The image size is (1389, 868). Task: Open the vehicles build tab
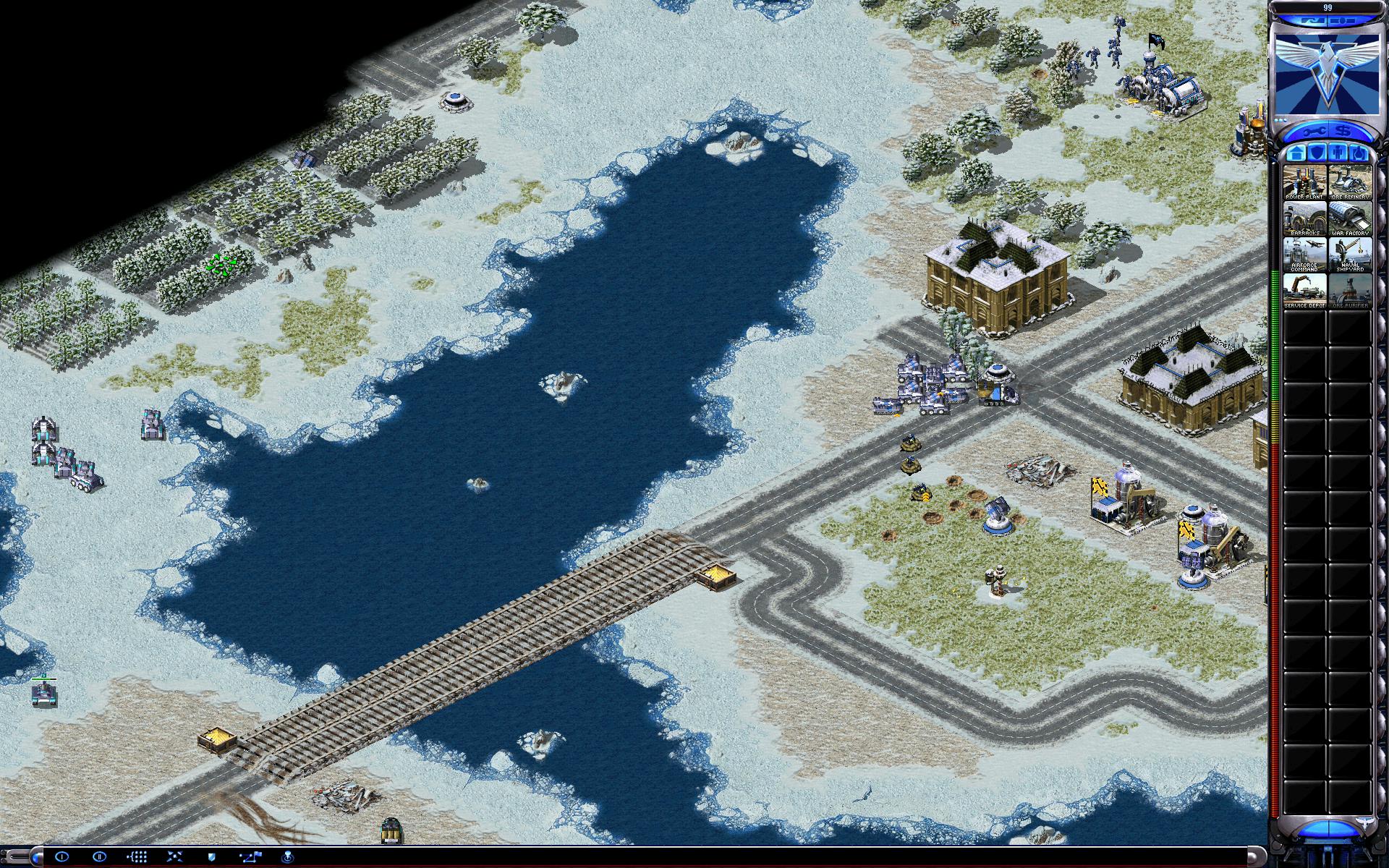tap(1359, 153)
